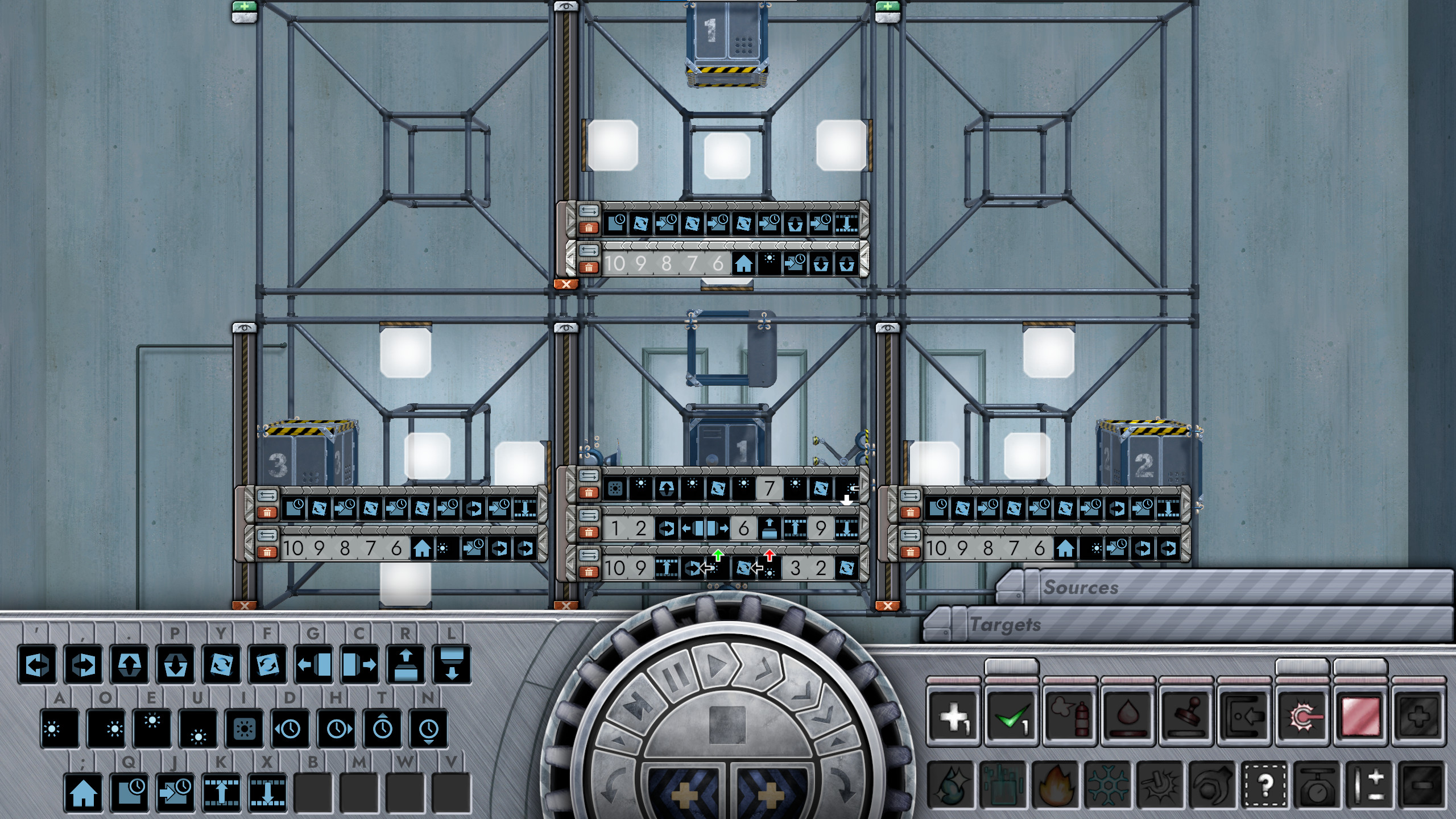Select the green checkmark tool

pos(1012,715)
